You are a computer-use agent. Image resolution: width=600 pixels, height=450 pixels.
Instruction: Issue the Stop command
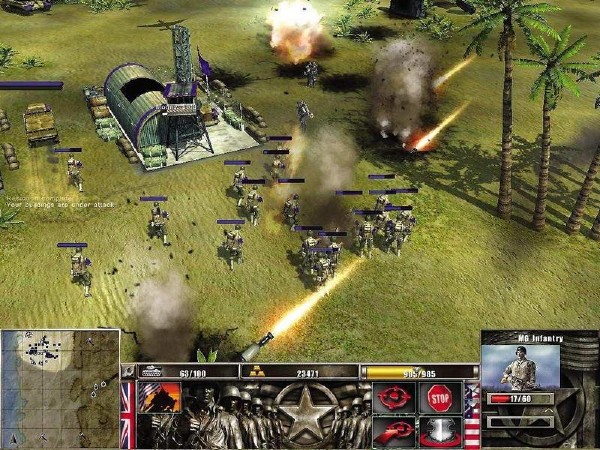440,398
